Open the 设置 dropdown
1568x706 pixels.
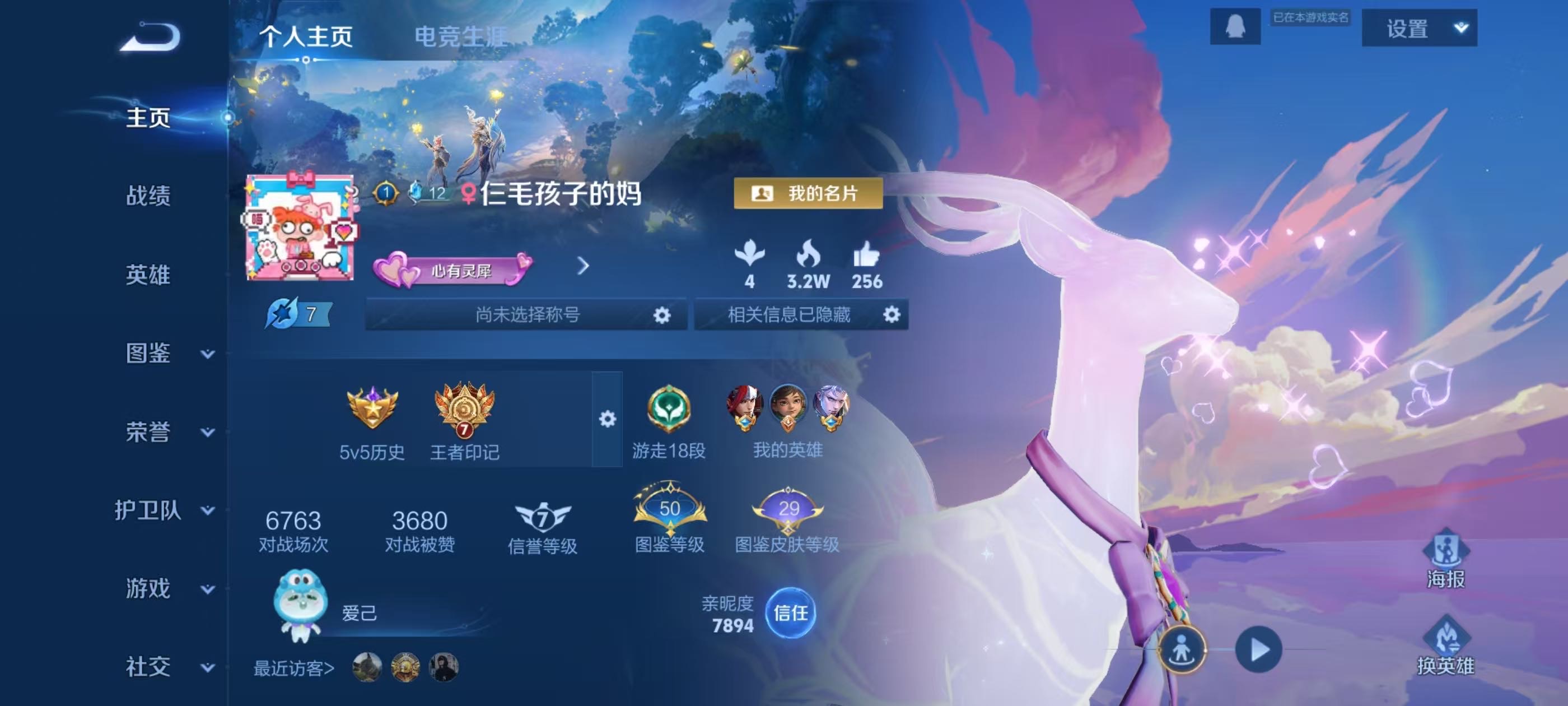(x=1419, y=29)
